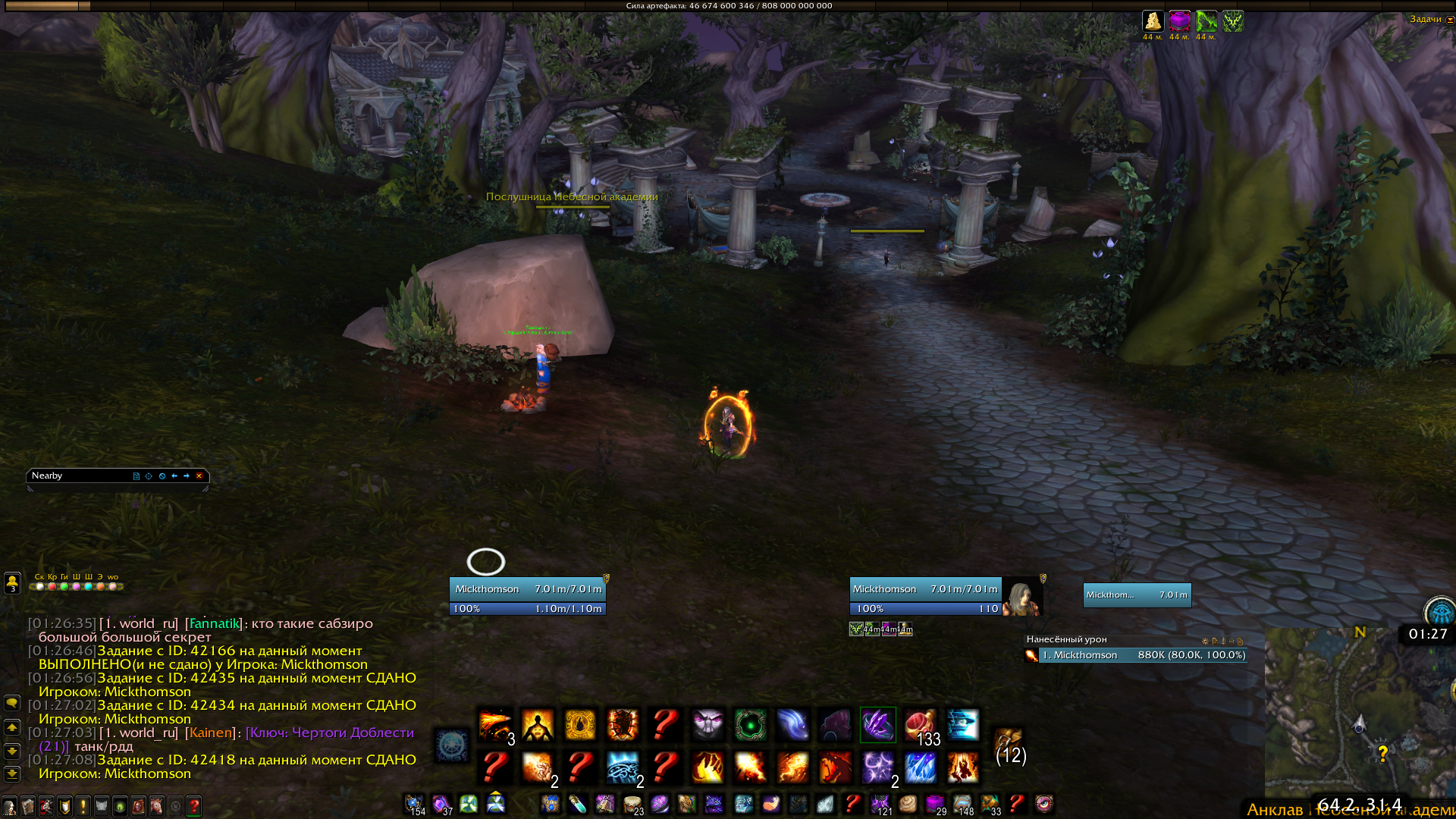
Task: Open the chat menu speech bubble button
Action: tap(12, 703)
